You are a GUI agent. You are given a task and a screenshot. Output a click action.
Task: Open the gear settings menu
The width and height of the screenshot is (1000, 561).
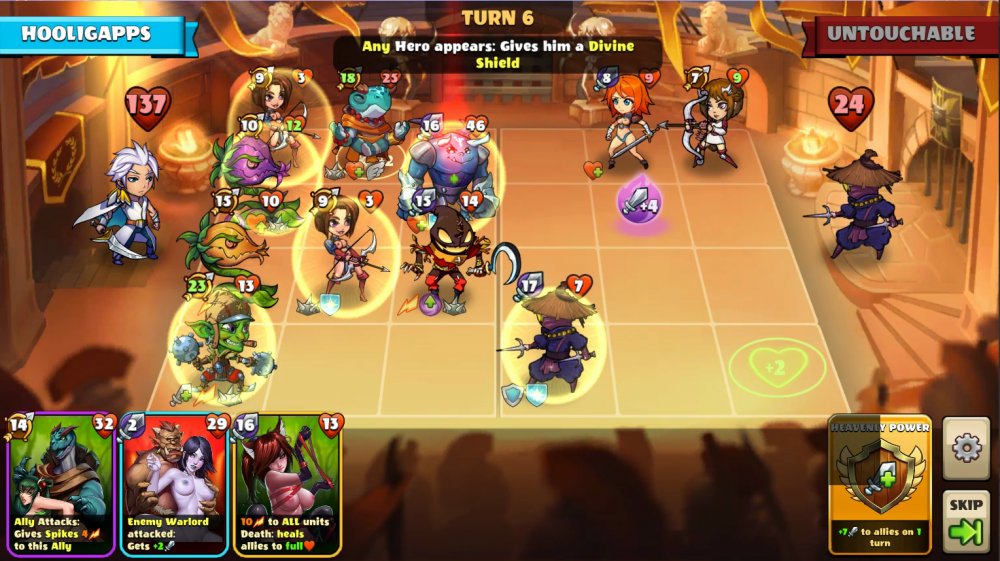pyautogui.click(x=966, y=448)
